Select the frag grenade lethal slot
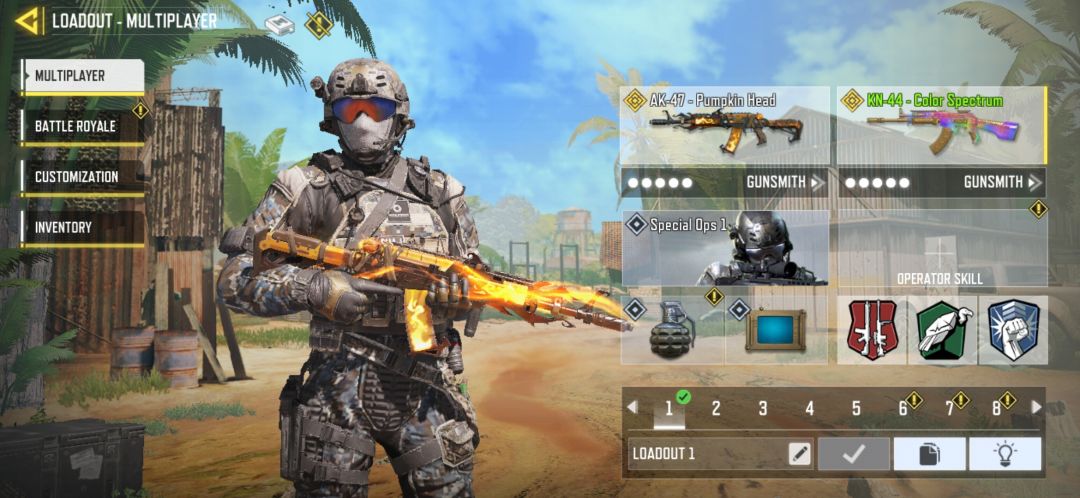This screenshot has width=1080, height=498. click(x=673, y=330)
